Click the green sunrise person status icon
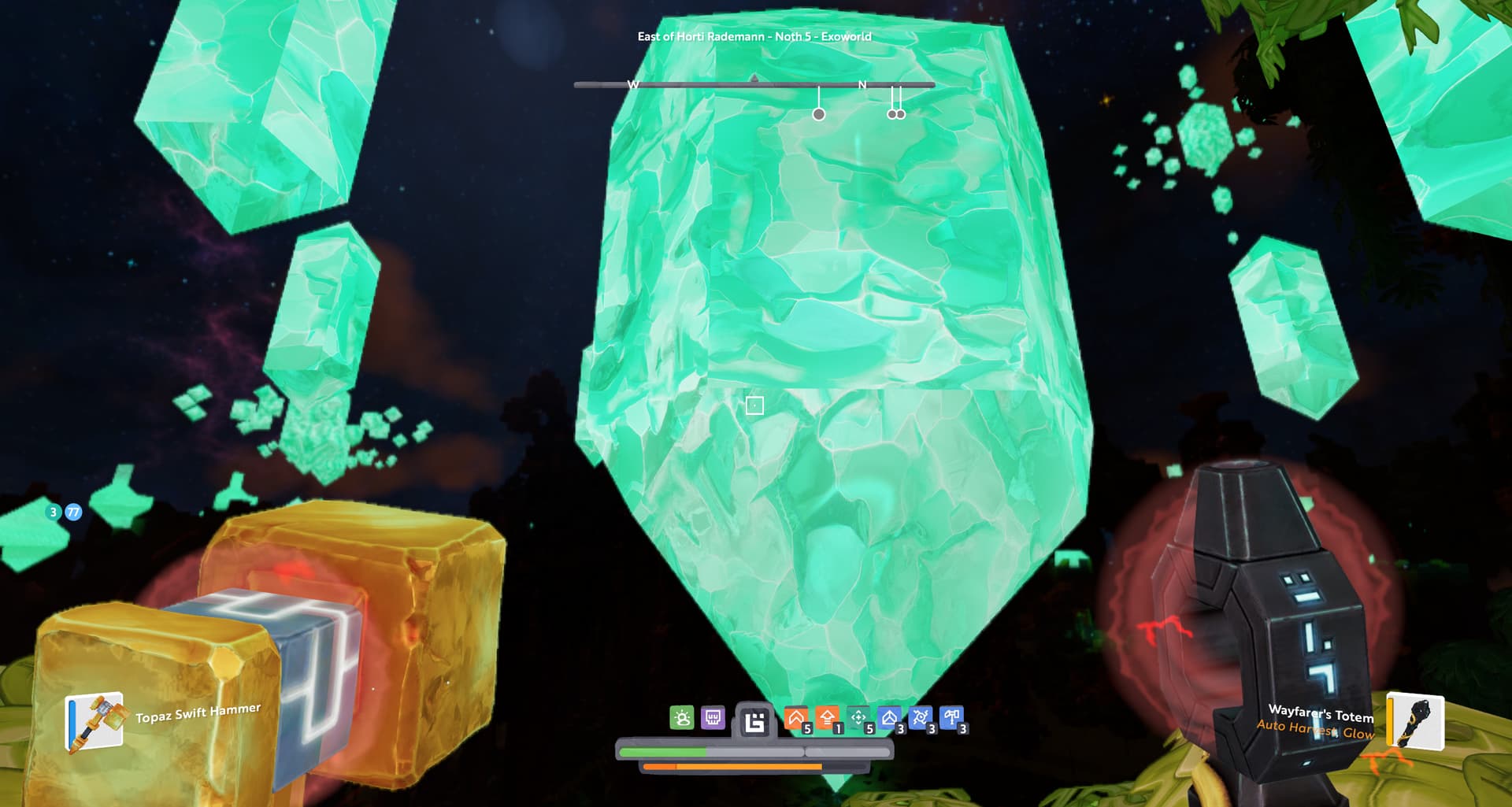This screenshot has height=807, width=1512. (682, 718)
